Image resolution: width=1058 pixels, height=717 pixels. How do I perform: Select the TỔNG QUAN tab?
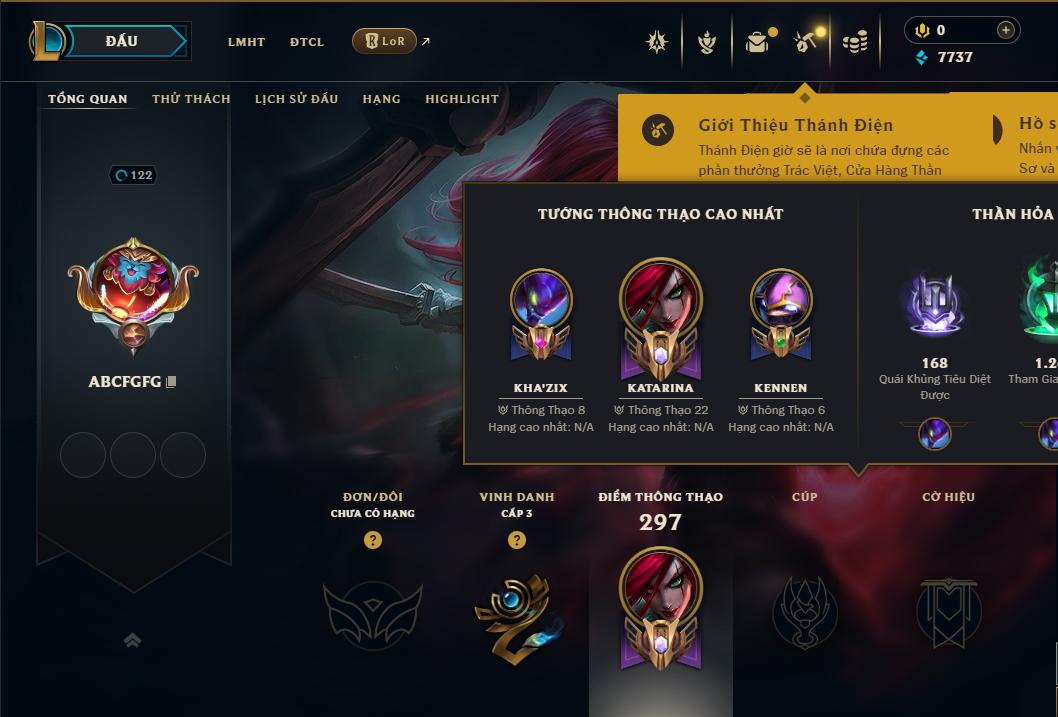click(88, 99)
